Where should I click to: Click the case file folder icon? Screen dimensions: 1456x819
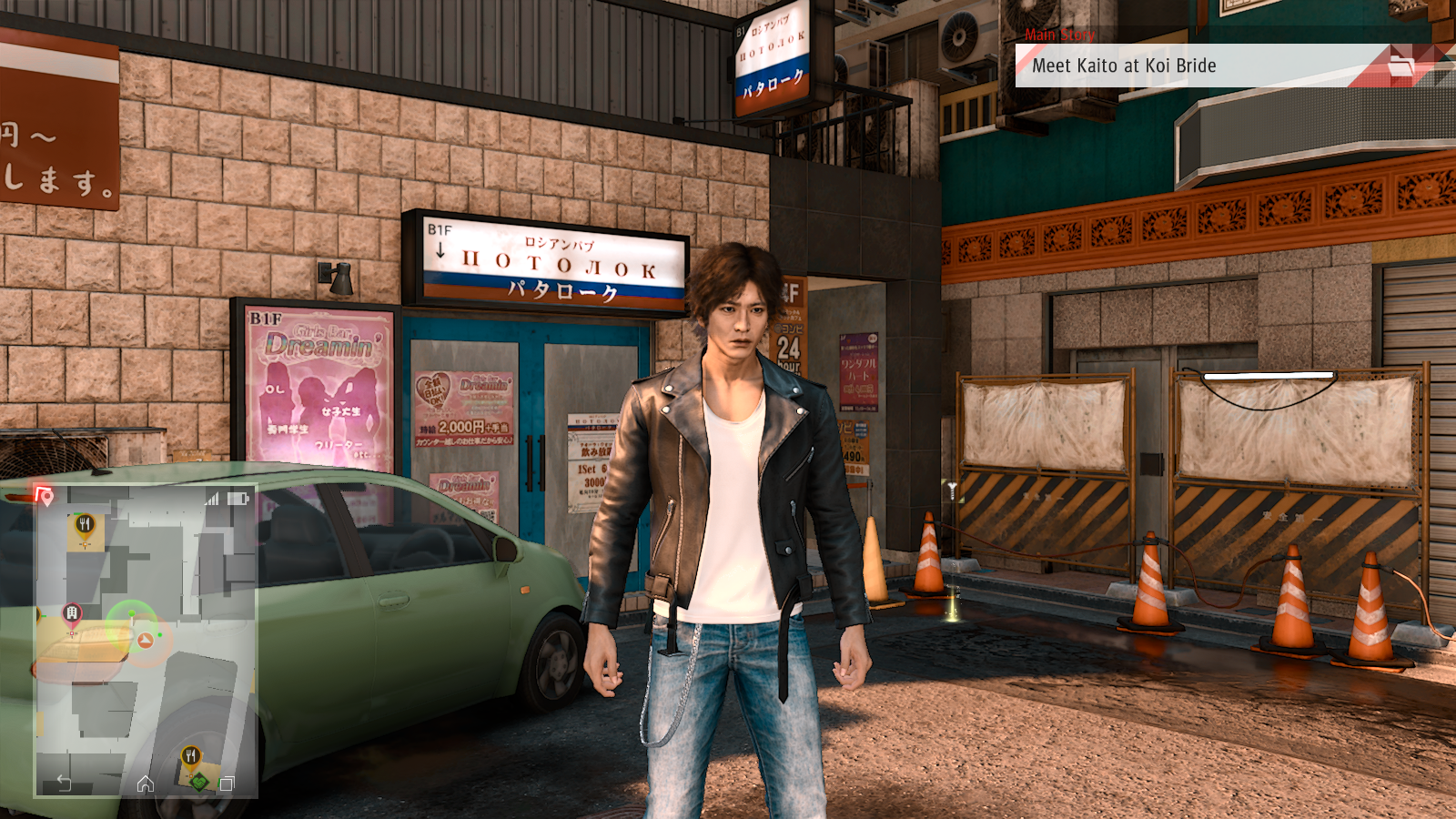[1401, 66]
